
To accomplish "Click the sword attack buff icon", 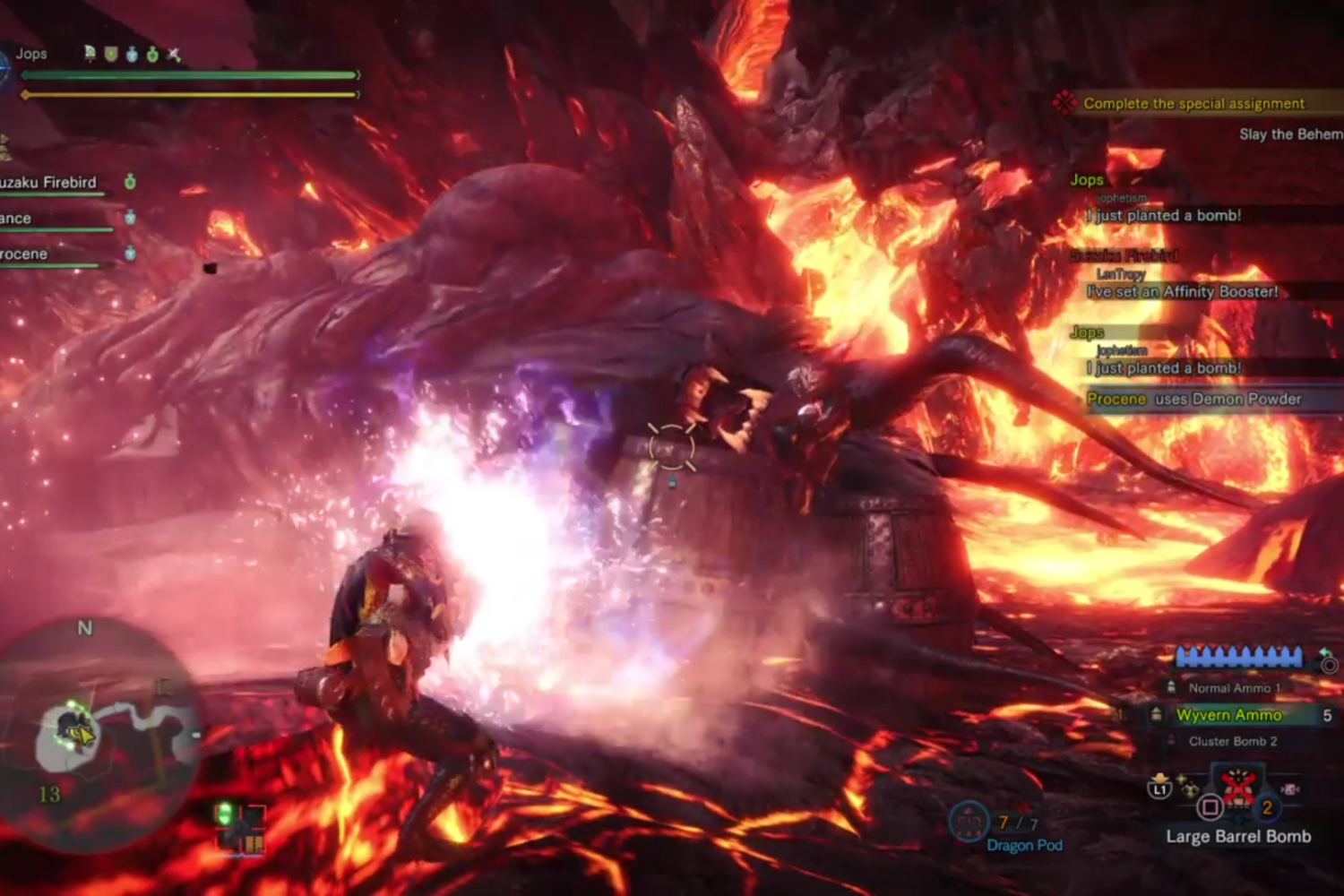I will click(174, 55).
